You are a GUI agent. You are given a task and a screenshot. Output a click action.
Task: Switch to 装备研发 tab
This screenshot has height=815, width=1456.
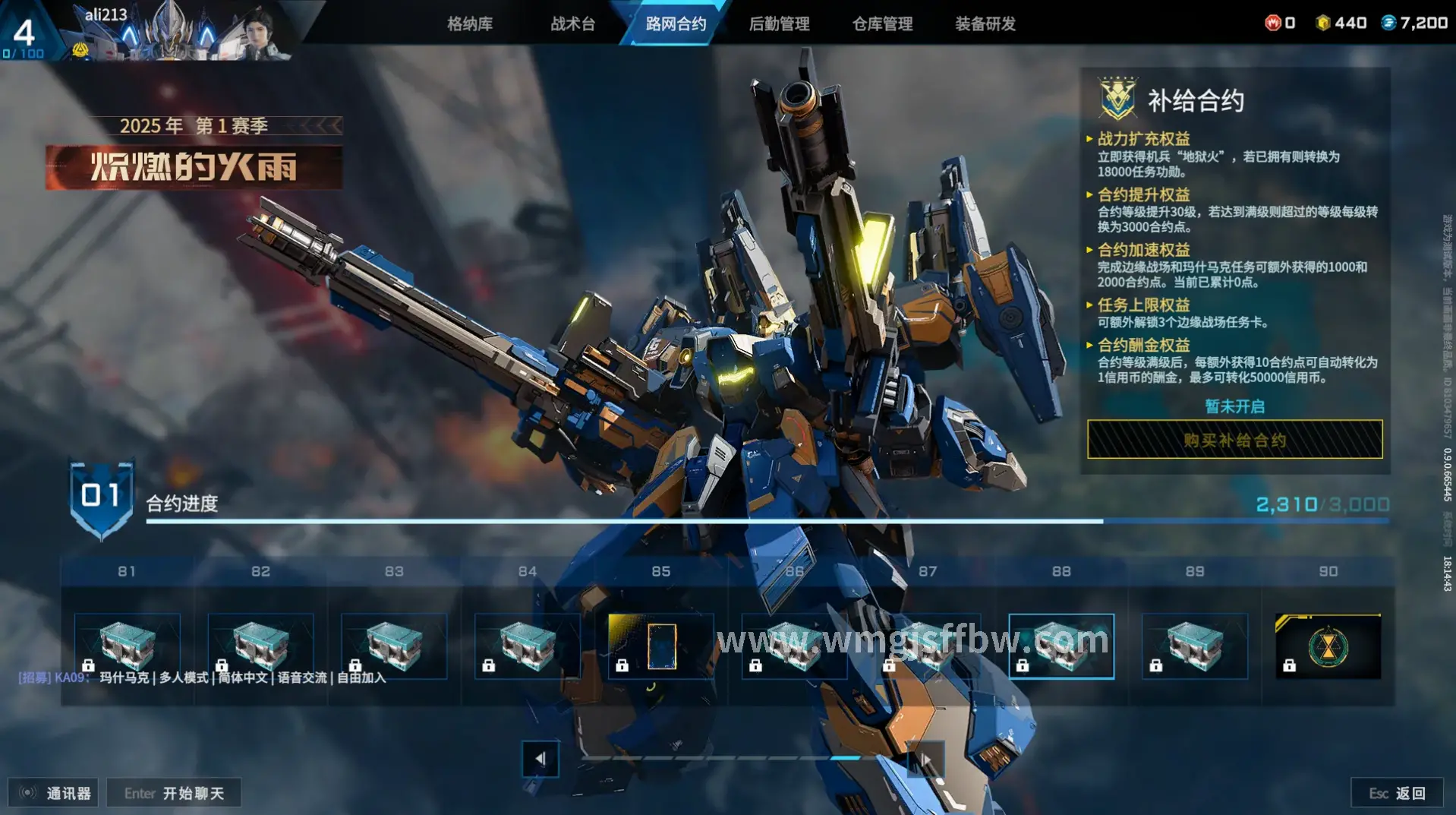(x=985, y=24)
